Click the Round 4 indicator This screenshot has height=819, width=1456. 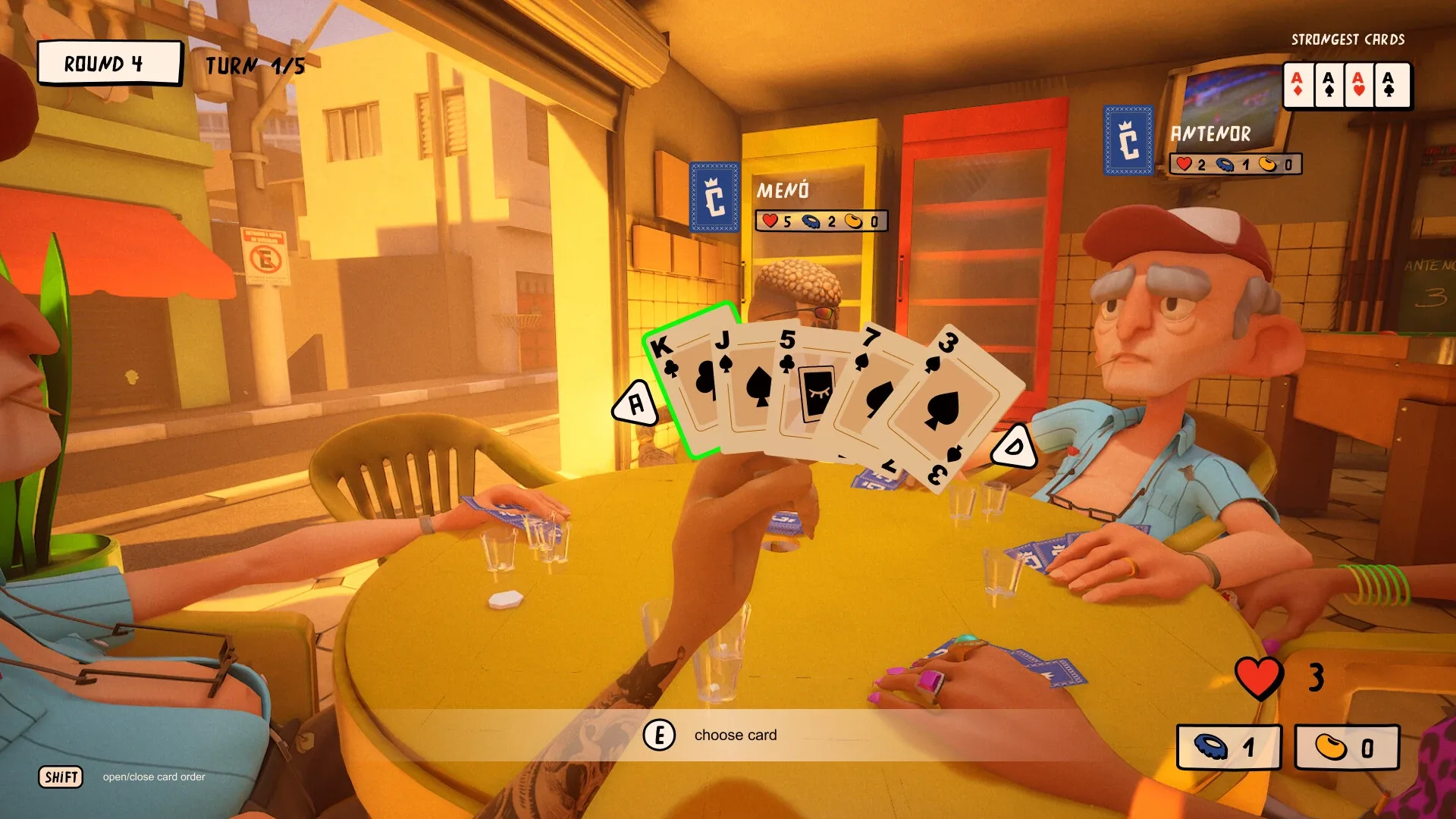click(x=108, y=64)
